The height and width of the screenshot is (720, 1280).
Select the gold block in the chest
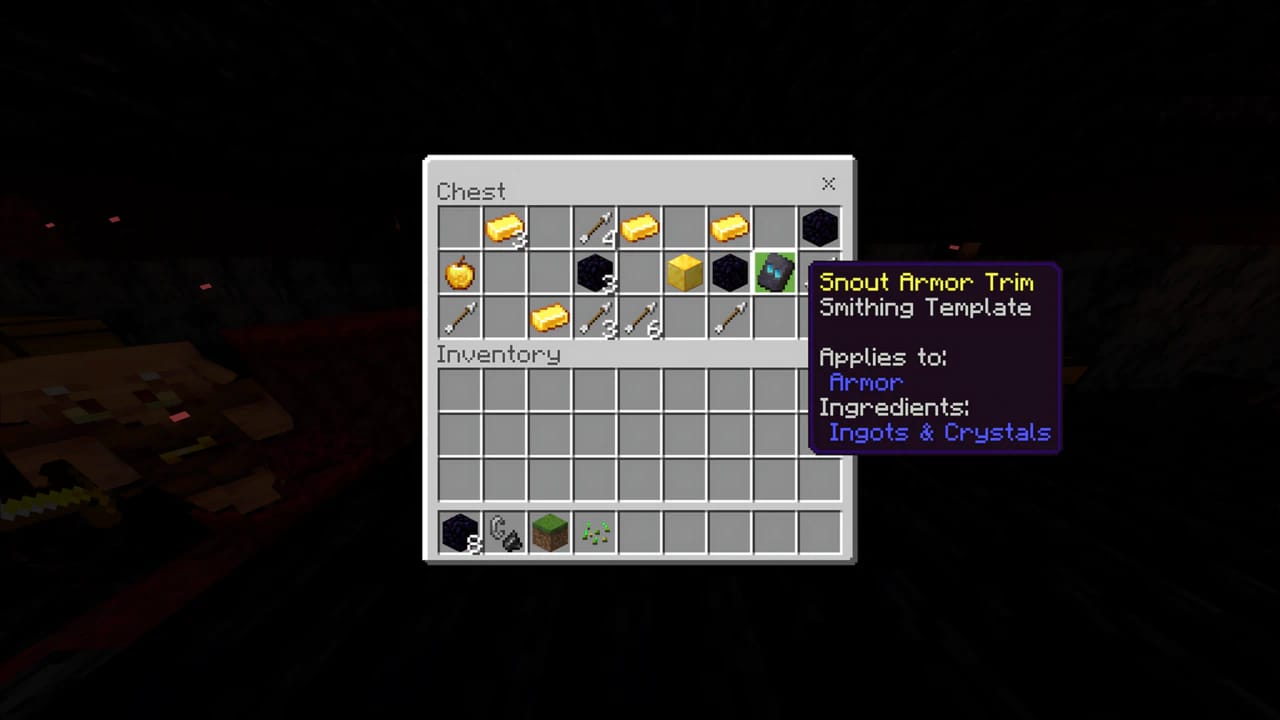click(685, 273)
